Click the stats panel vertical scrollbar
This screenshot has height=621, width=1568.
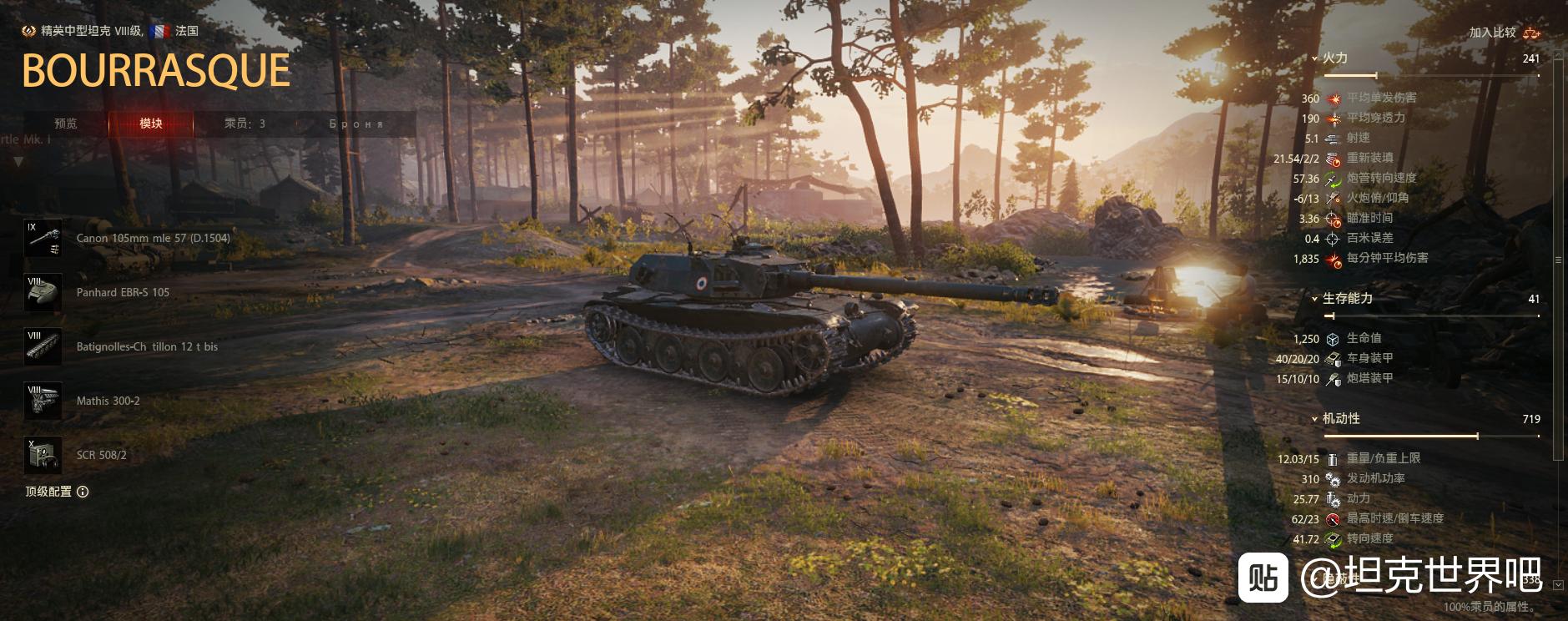(1558, 259)
